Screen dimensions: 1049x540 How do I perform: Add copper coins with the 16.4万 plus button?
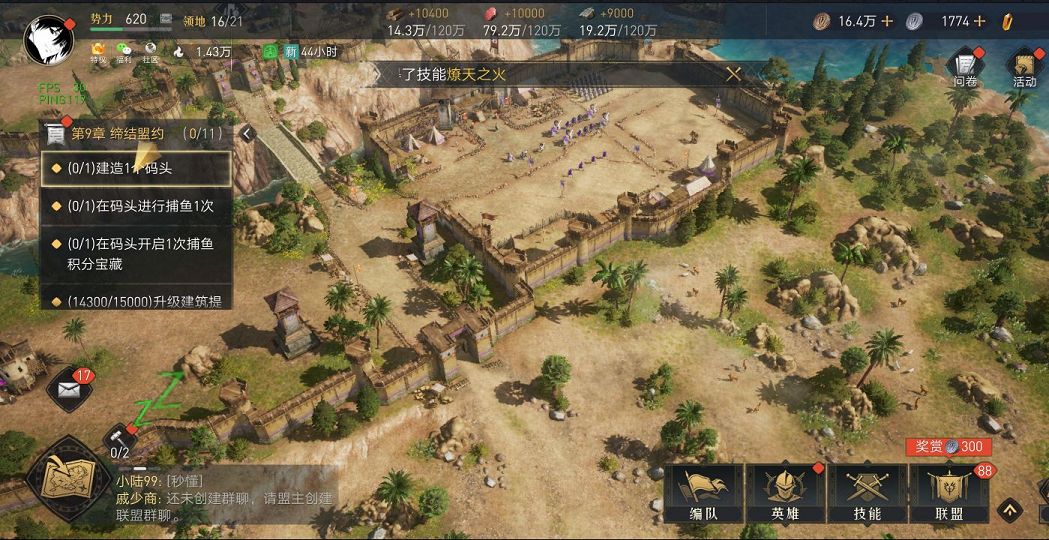tap(887, 21)
